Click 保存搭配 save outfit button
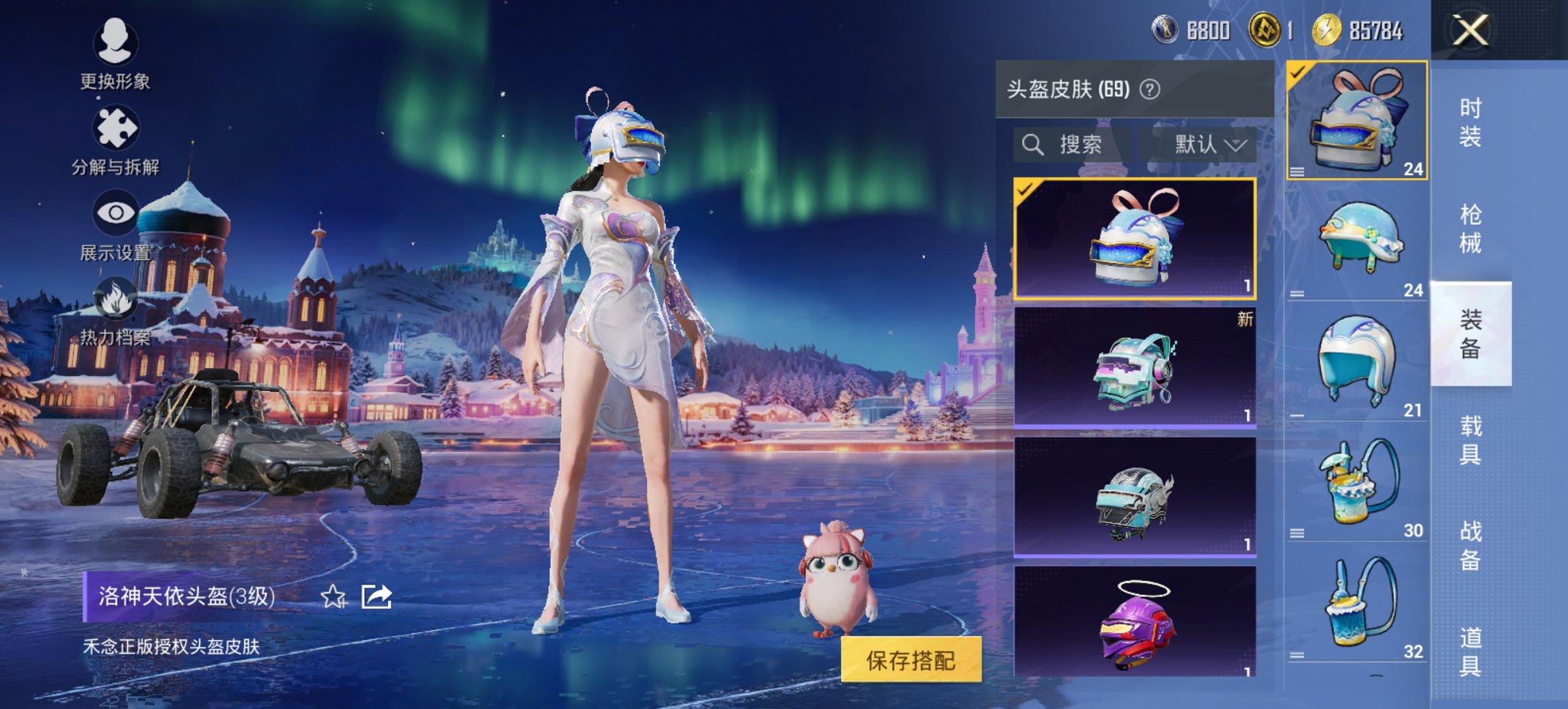 click(911, 660)
